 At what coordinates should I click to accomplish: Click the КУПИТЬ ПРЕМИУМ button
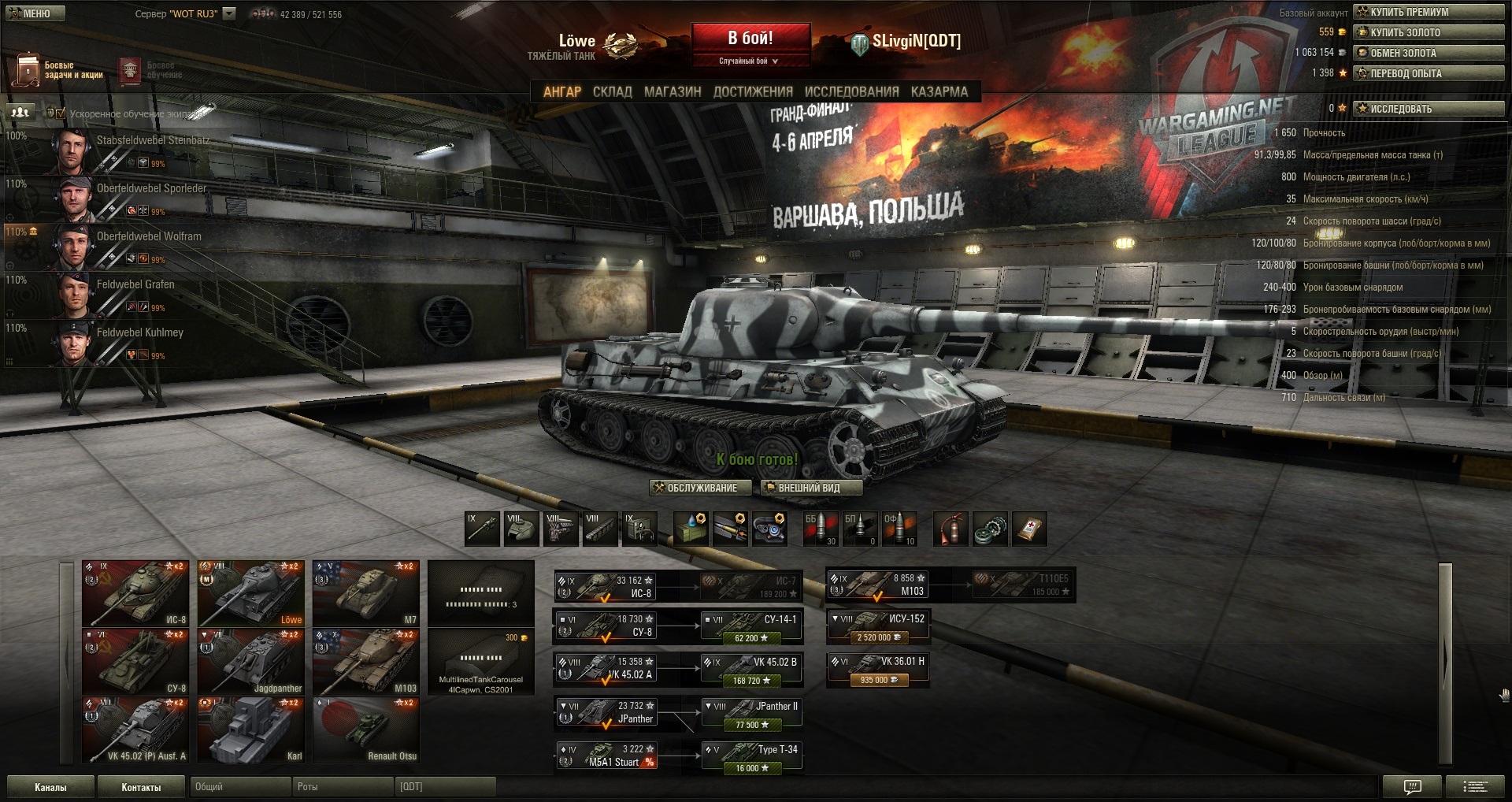(x=1429, y=12)
